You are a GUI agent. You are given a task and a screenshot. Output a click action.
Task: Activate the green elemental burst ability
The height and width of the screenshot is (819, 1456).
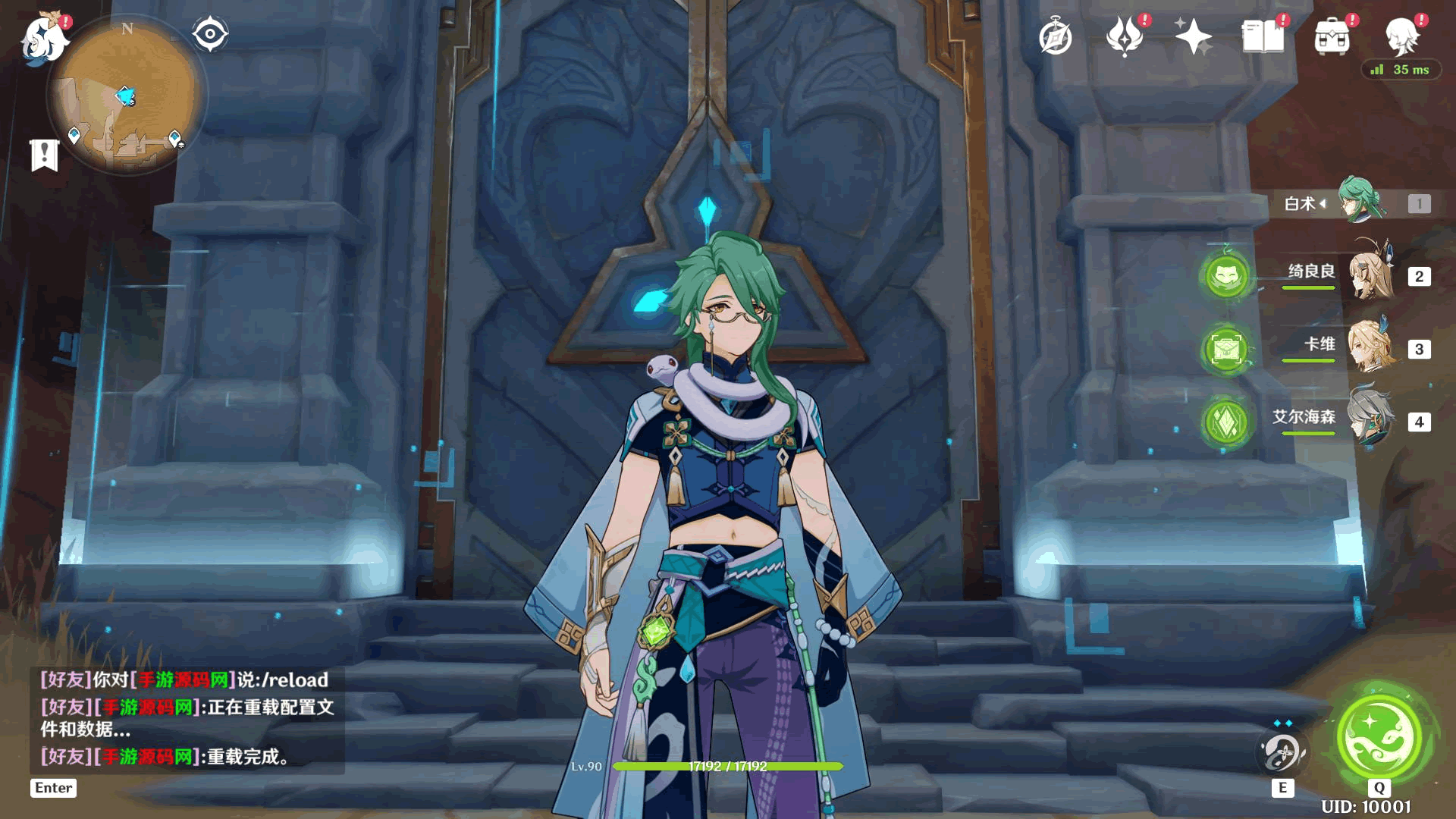[x=1379, y=734]
